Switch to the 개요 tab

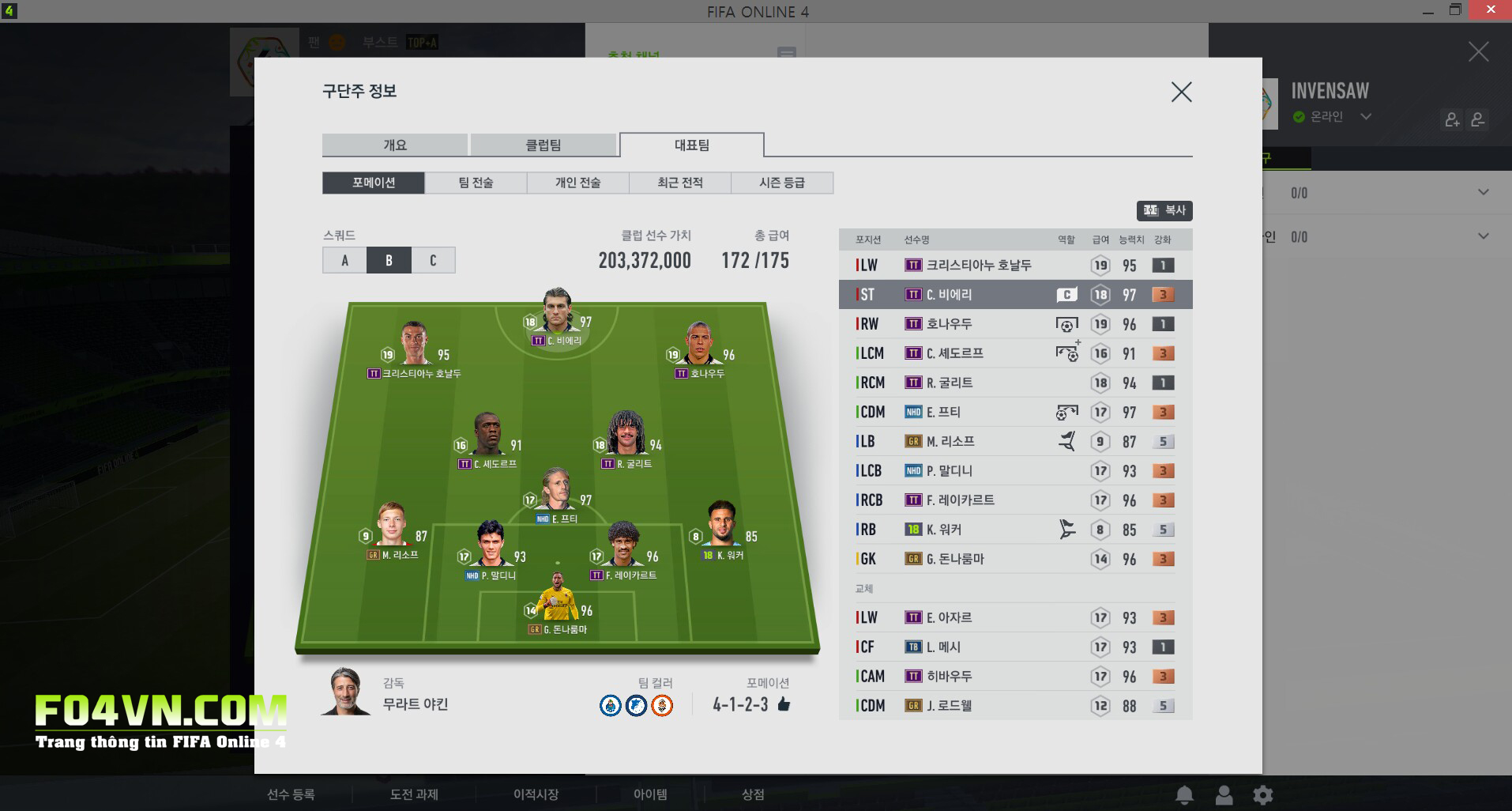(x=395, y=145)
